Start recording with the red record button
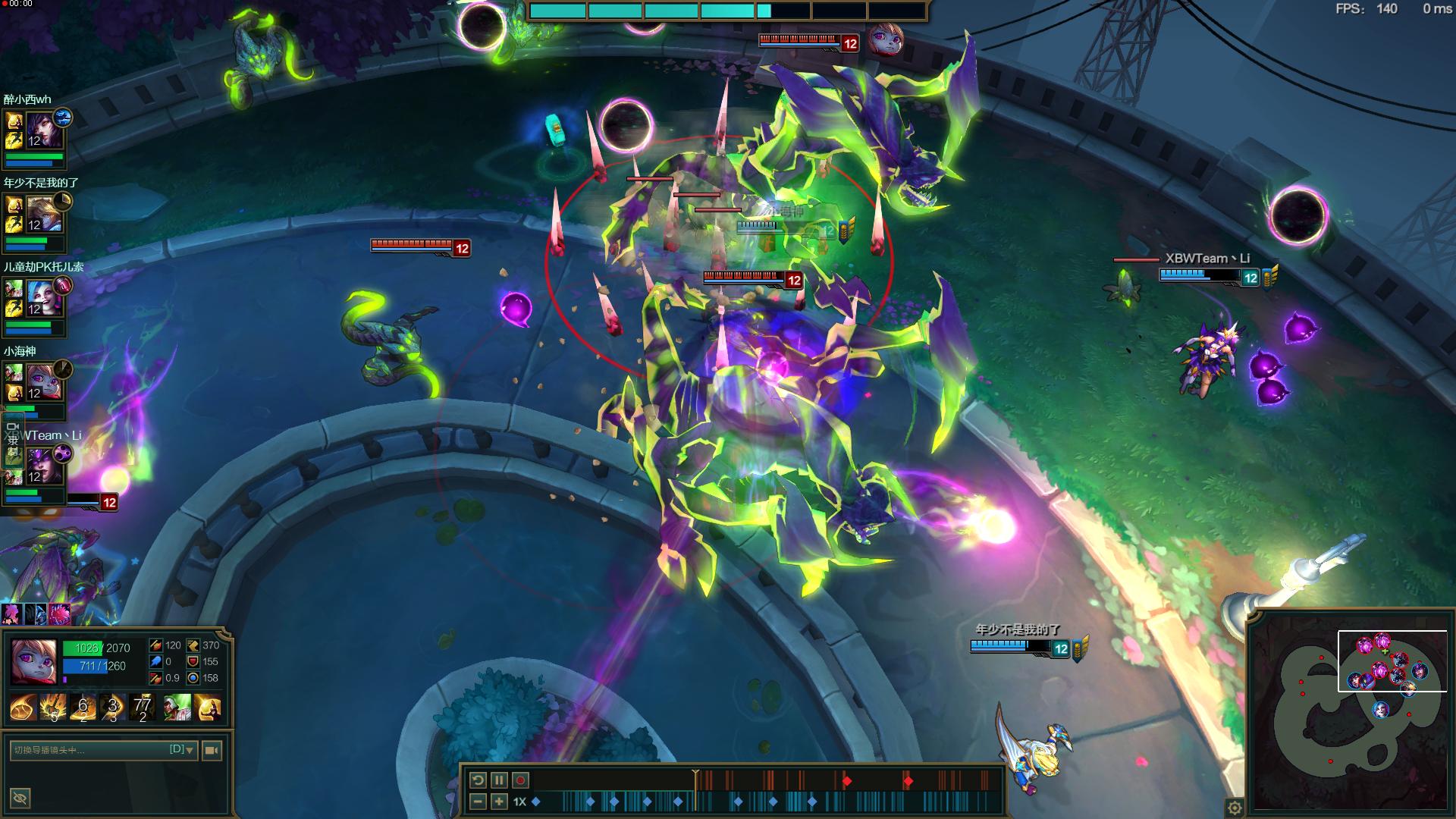The height and width of the screenshot is (819, 1456). pos(520,780)
